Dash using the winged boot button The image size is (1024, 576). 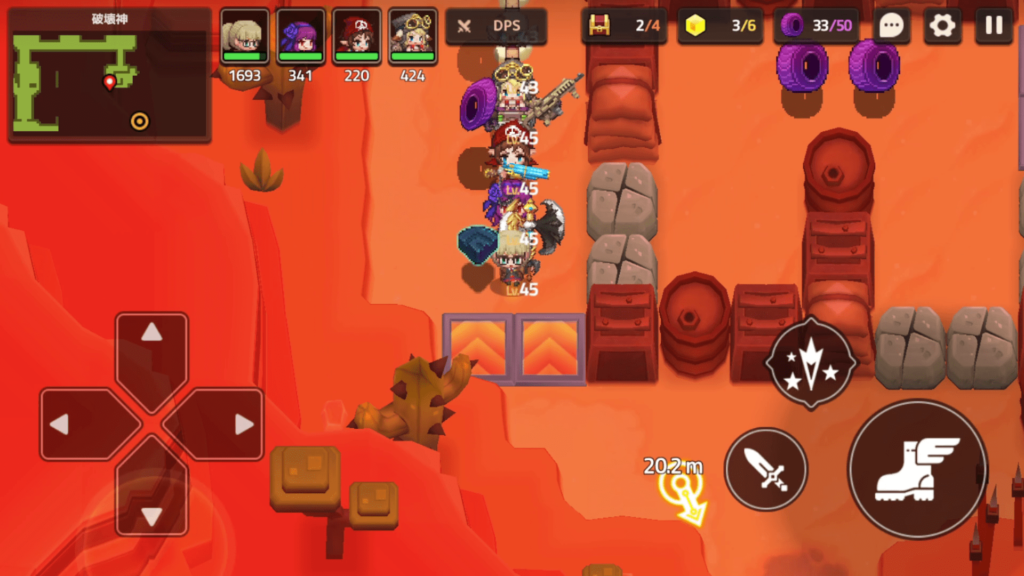click(x=917, y=469)
